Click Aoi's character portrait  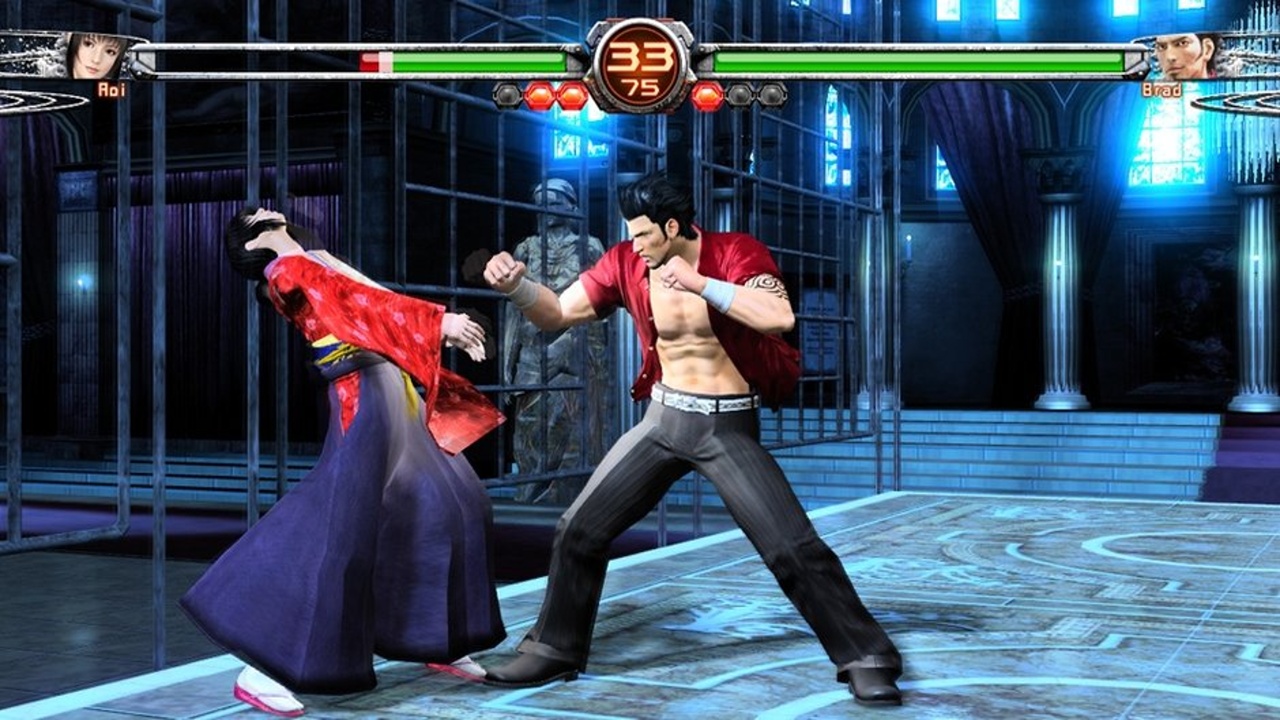[94, 56]
